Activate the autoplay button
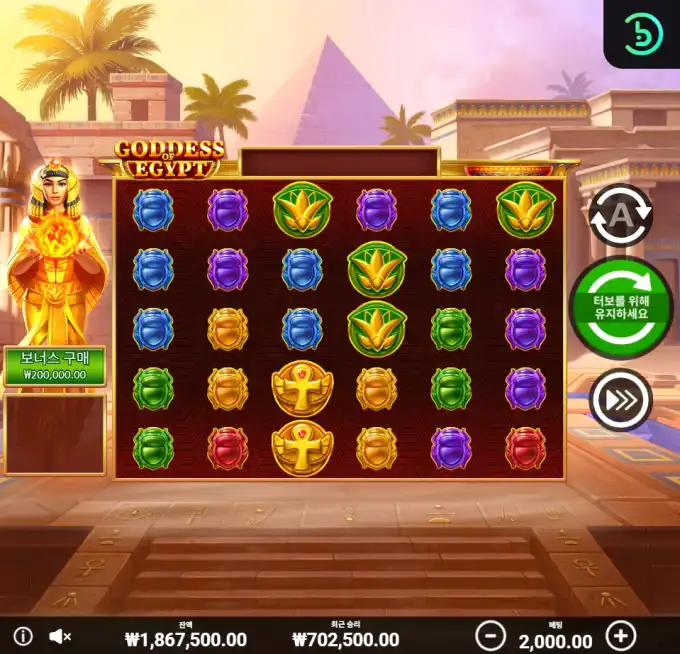 click(x=620, y=216)
